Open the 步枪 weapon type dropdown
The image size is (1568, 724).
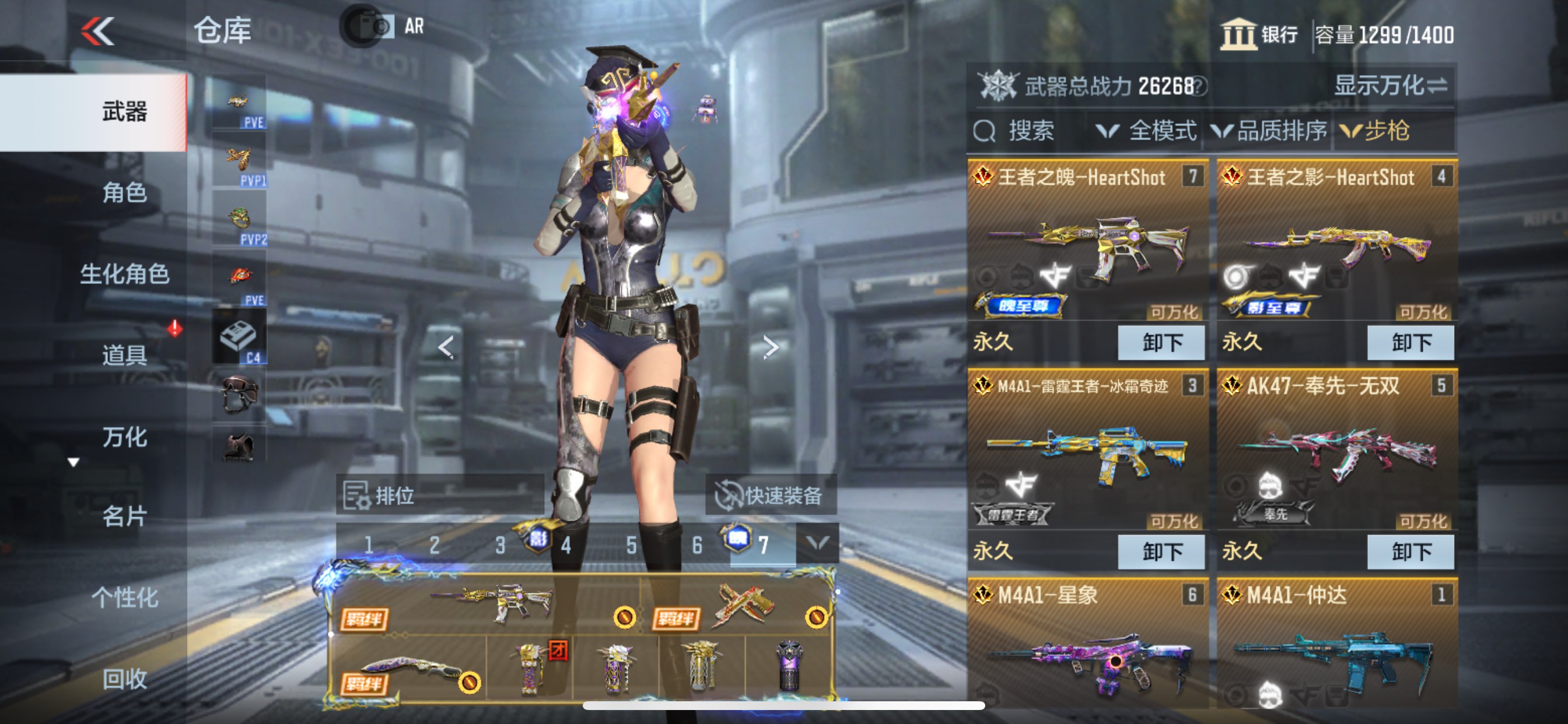(1375, 131)
